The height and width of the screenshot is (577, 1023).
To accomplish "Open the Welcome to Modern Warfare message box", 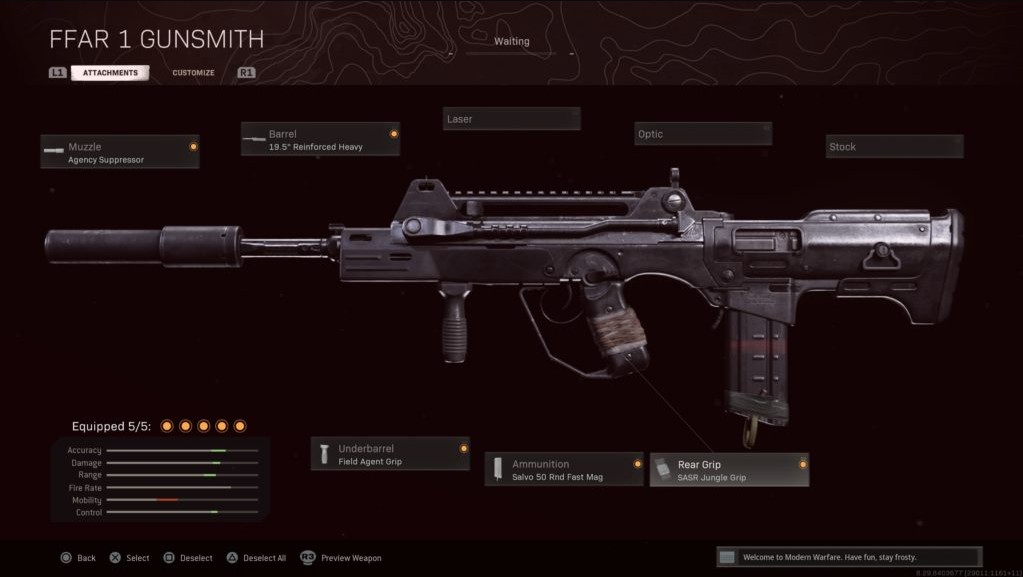I will 849,557.
